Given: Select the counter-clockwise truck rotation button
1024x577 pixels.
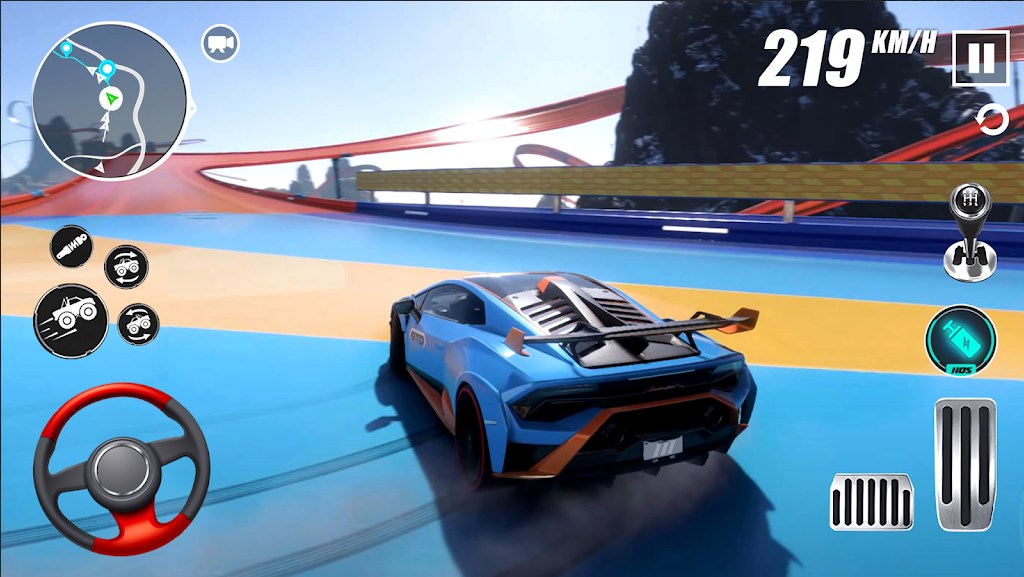Looking at the screenshot, I should [138, 324].
